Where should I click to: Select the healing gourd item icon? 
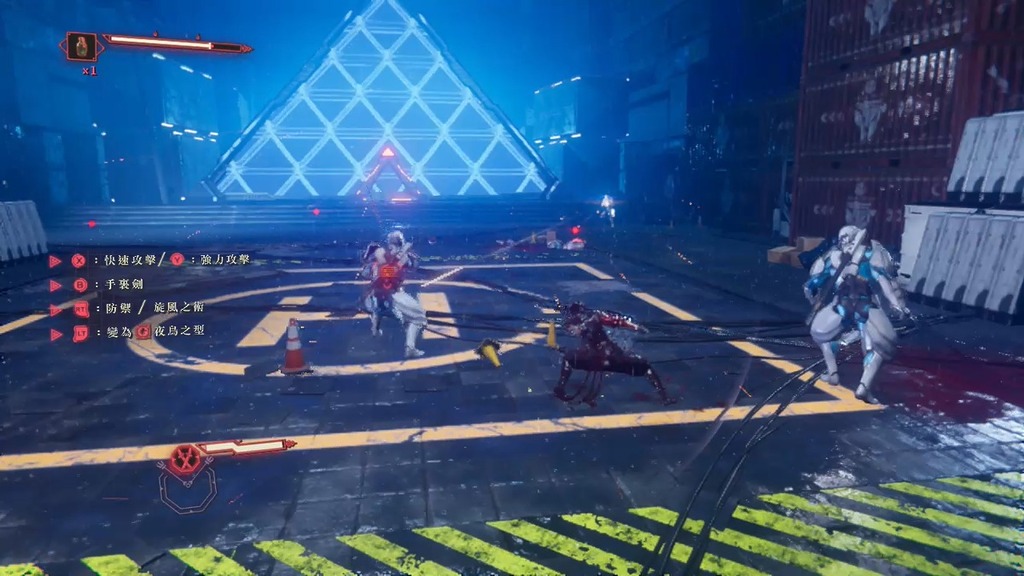coord(82,46)
